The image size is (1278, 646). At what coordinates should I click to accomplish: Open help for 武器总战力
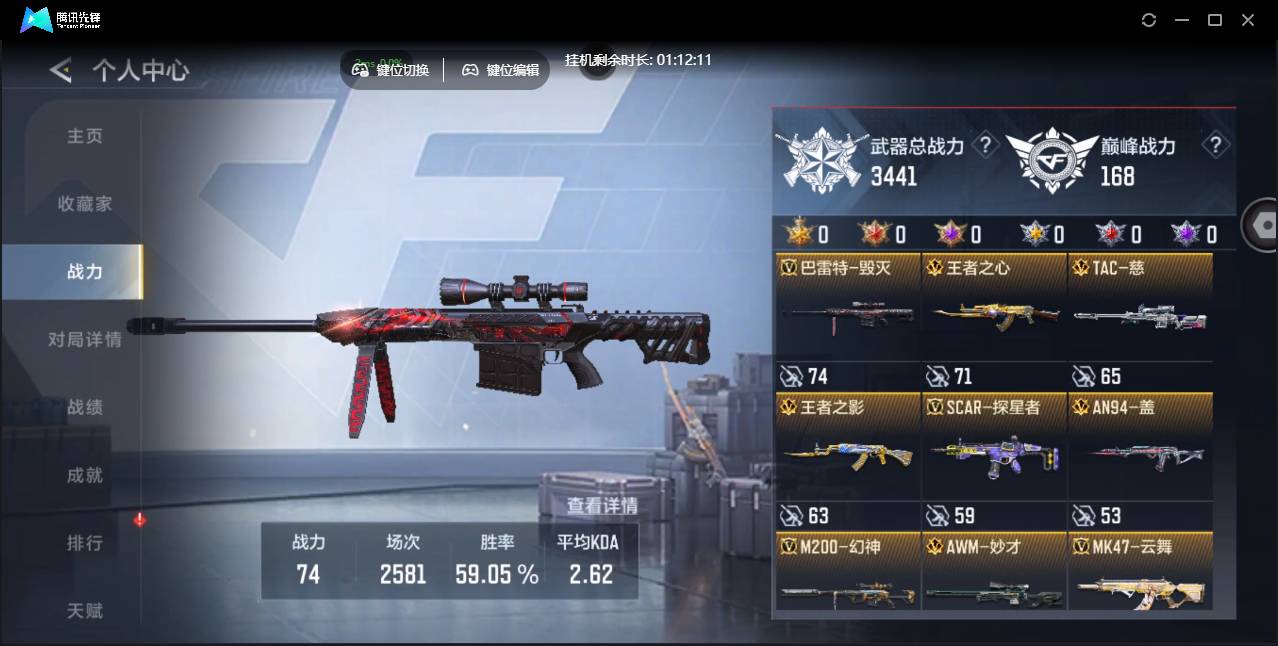tap(986, 146)
